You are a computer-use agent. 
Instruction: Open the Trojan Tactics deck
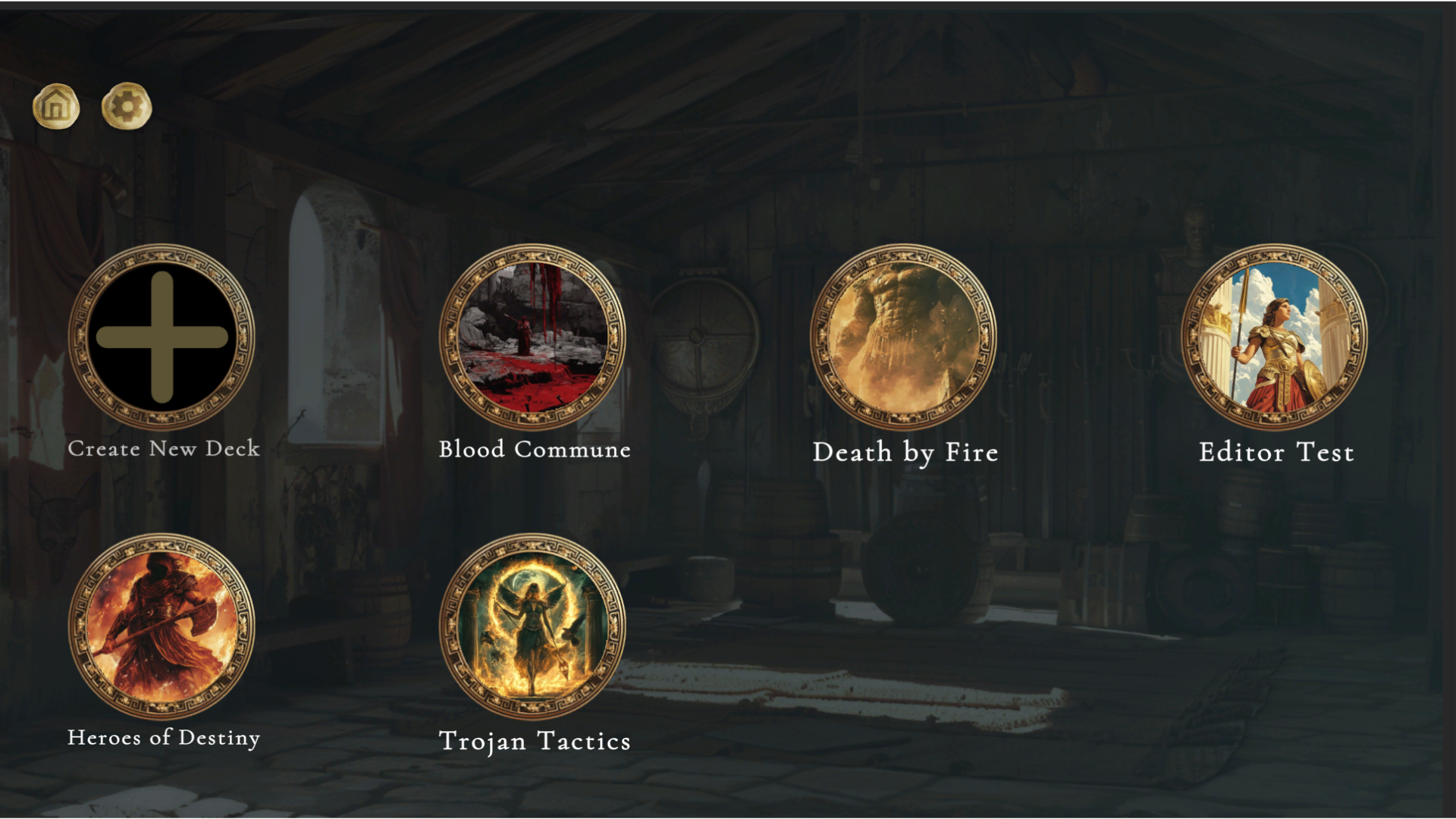click(x=532, y=626)
